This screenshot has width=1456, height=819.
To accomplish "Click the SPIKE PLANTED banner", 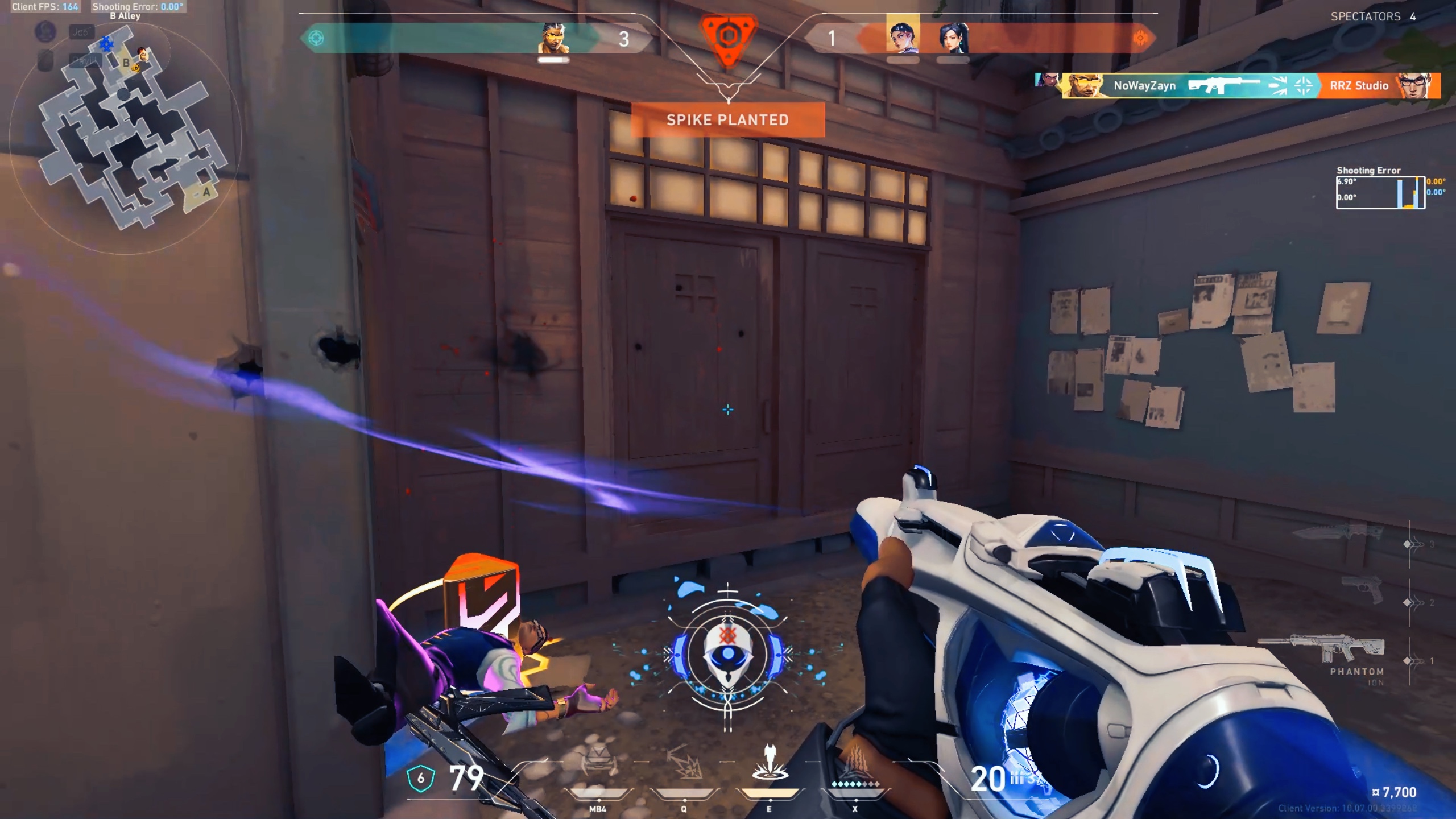I will pyautogui.click(x=728, y=120).
